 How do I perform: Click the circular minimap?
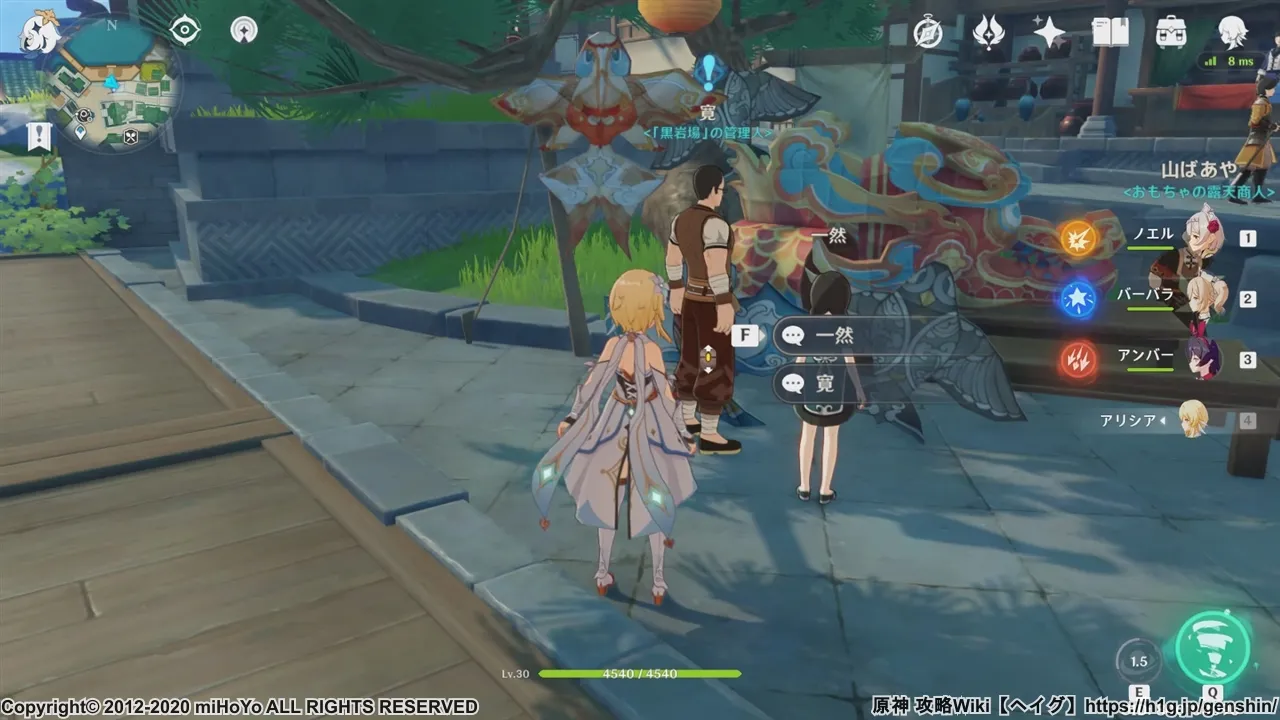click(112, 83)
